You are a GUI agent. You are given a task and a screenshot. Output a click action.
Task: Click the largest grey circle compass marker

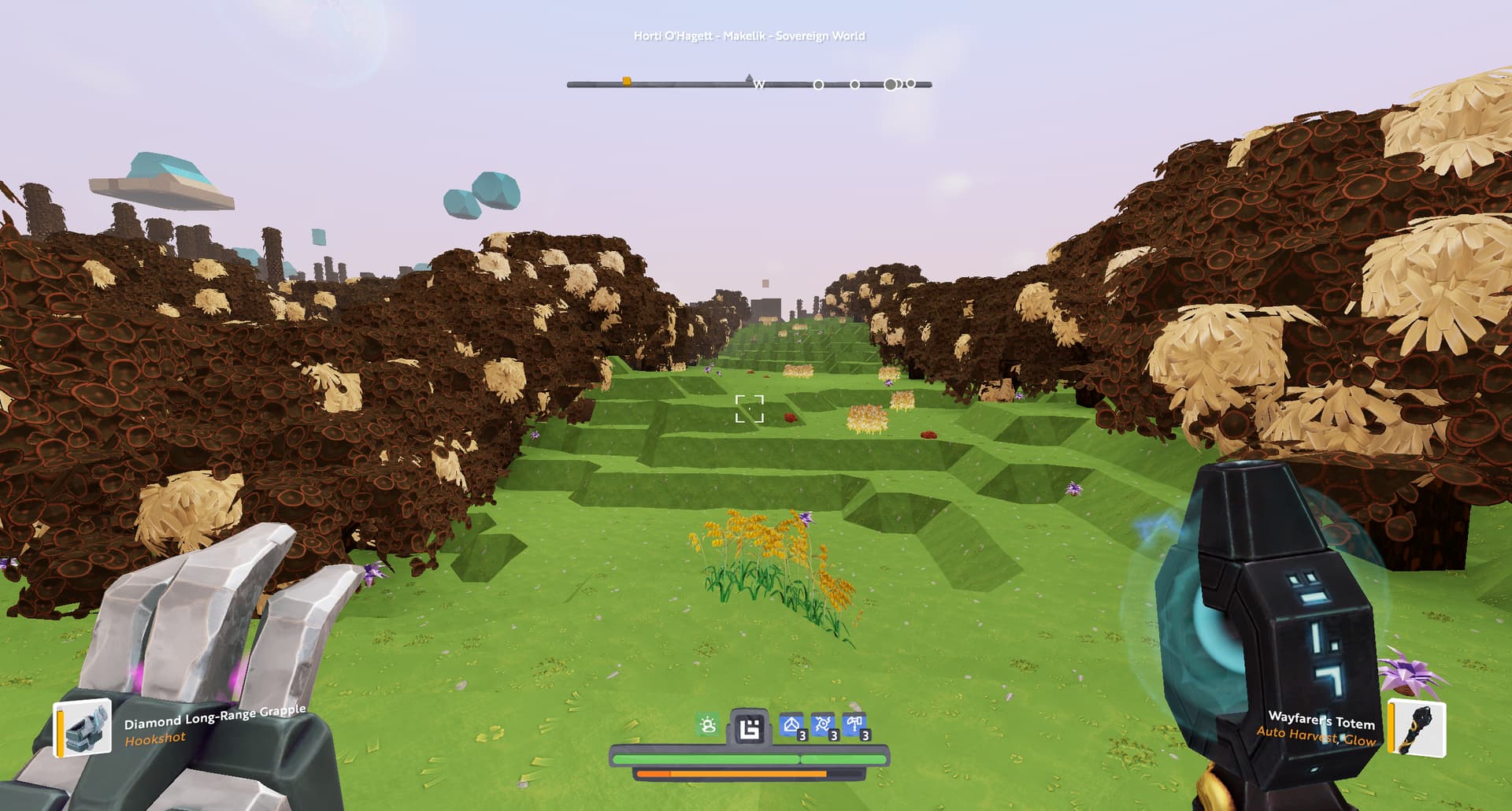[891, 84]
